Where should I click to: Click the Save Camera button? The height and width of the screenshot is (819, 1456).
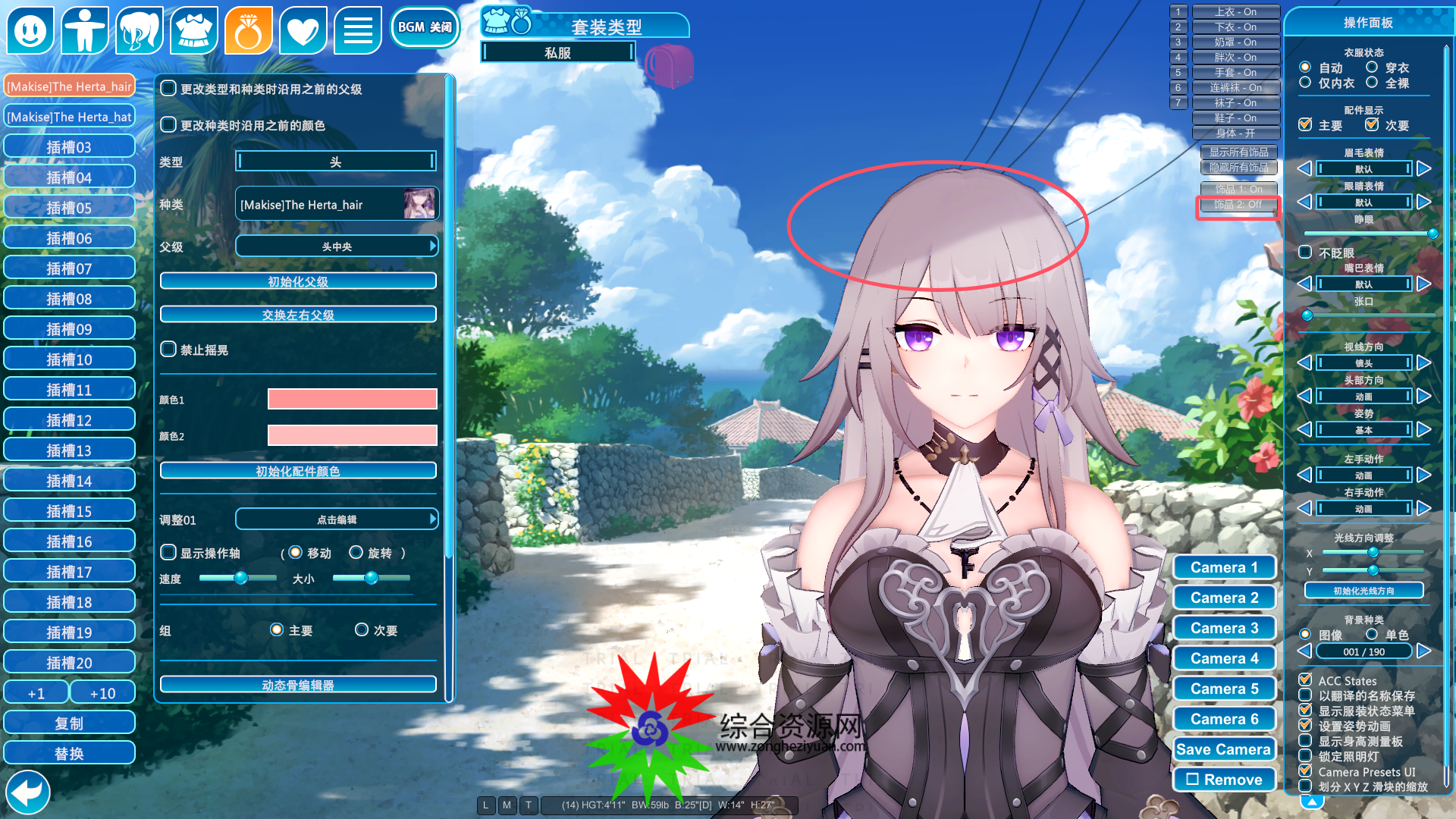[1224, 749]
